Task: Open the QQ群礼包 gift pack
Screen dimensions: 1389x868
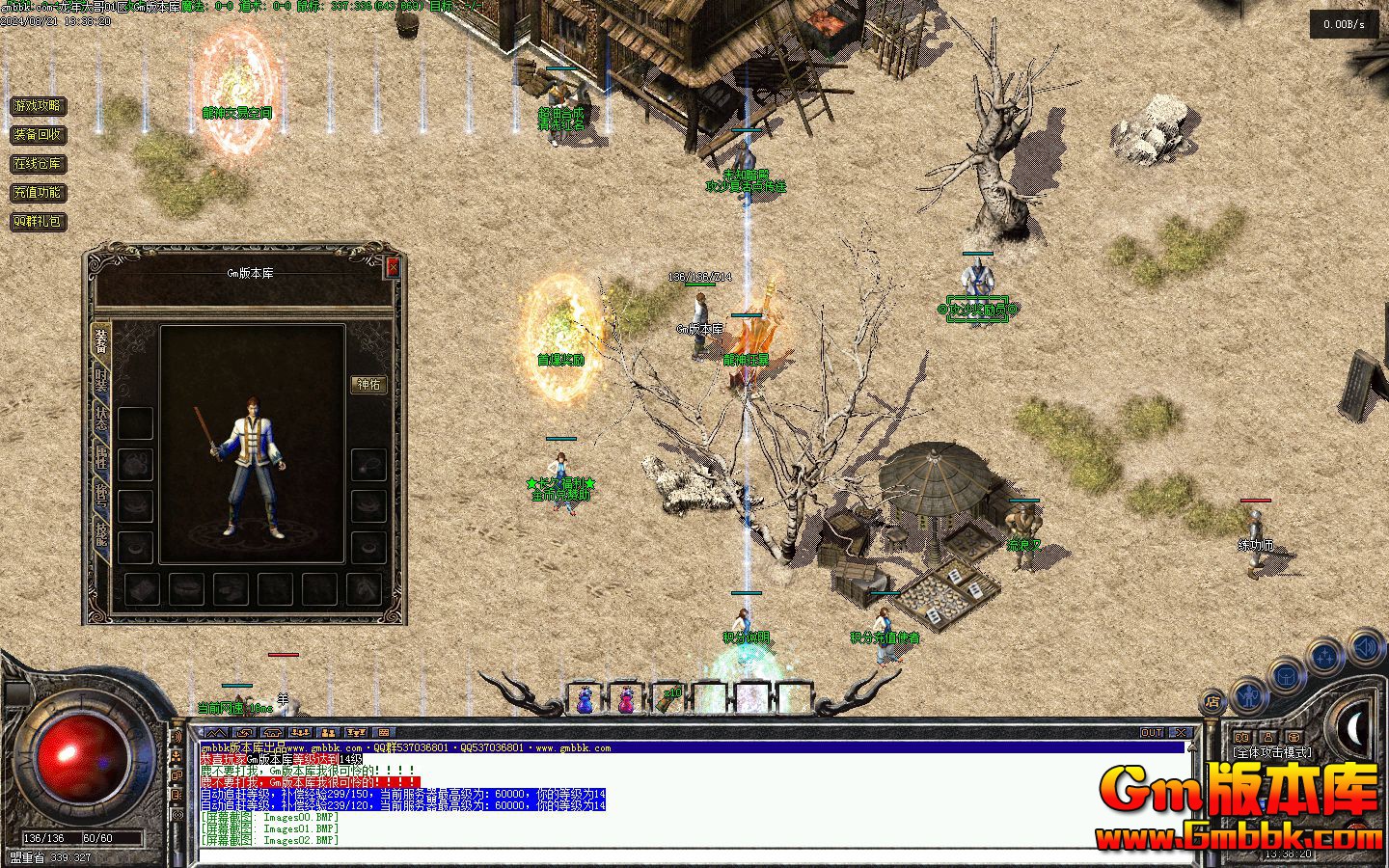Action: click(38, 222)
